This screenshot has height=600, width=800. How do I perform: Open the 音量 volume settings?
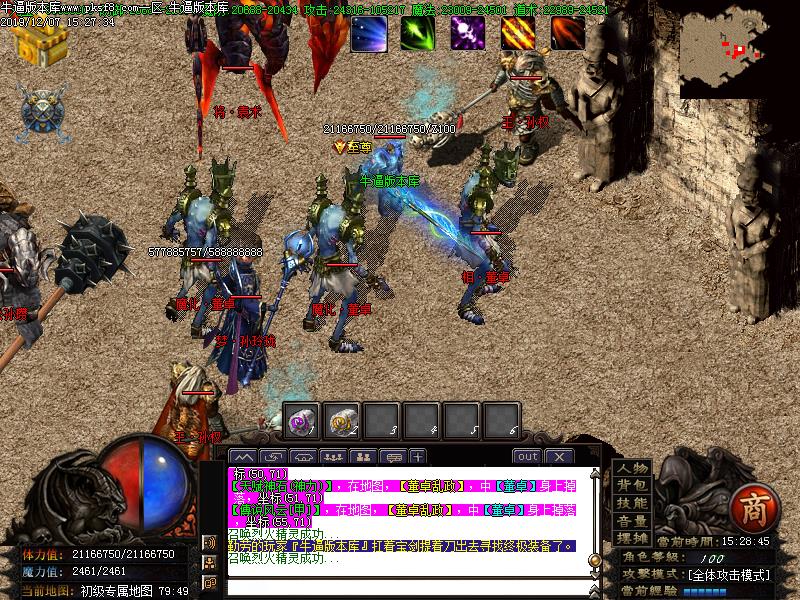631,521
